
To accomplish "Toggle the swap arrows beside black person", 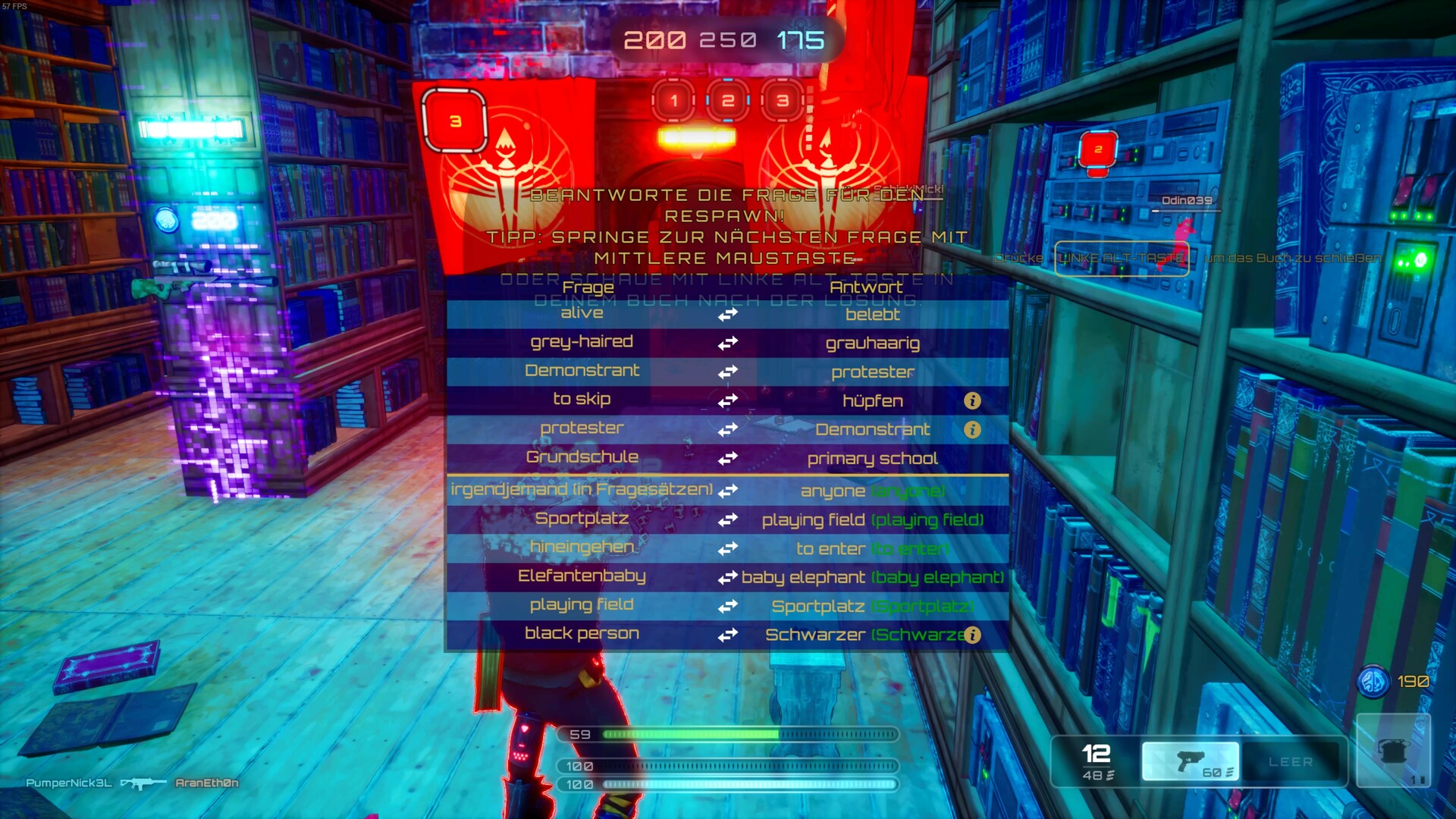I will tap(726, 634).
